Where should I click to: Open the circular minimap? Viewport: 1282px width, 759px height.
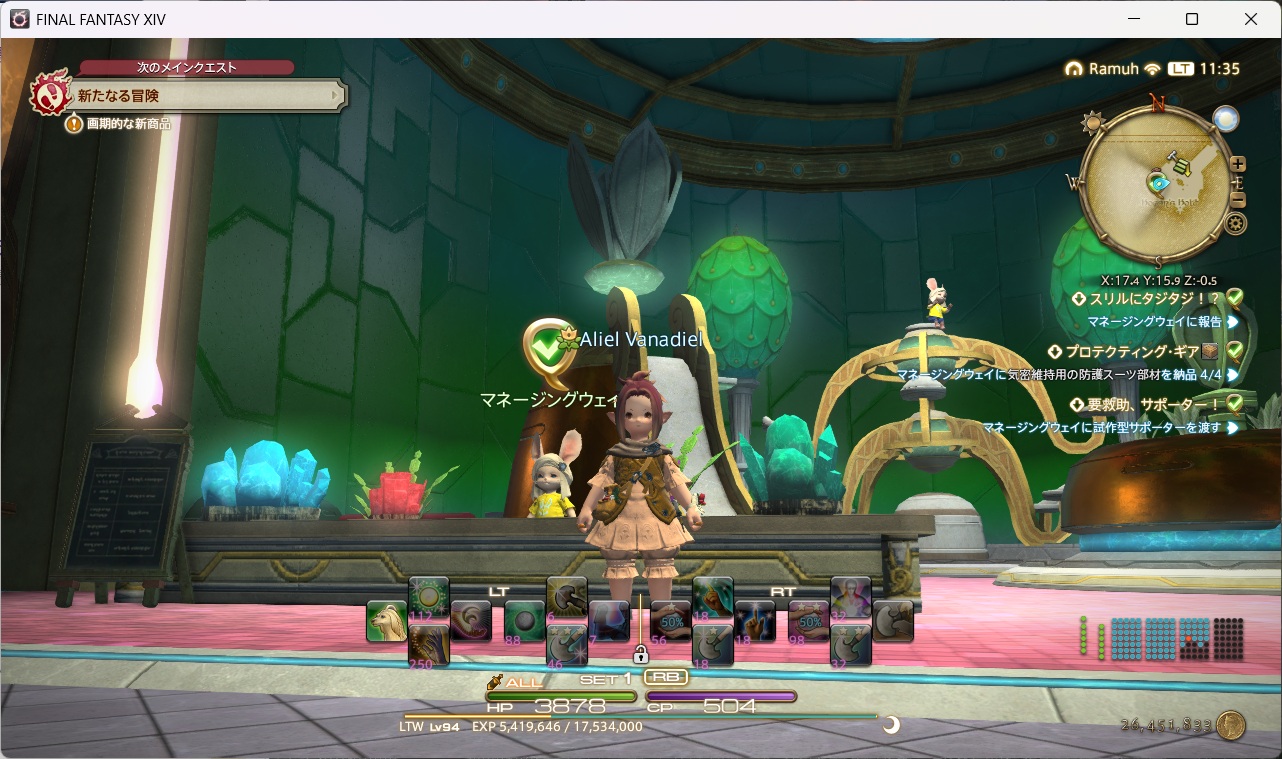[x=1160, y=185]
